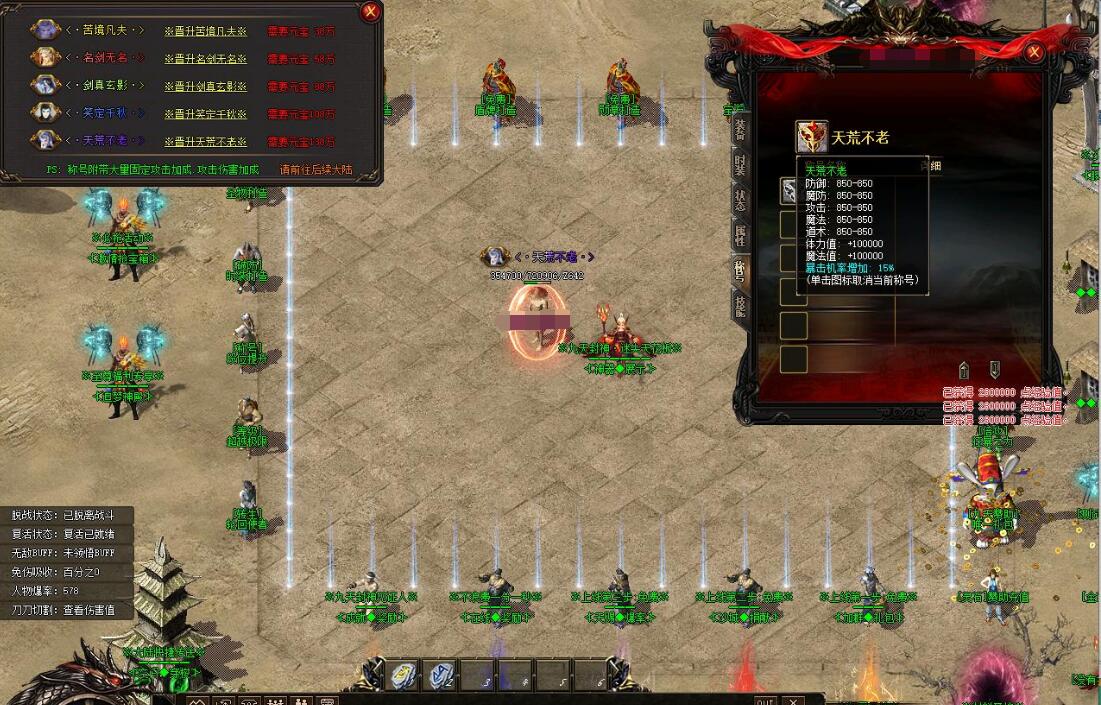Image resolution: width=1101 pixels, height=705 pixels.
Task: Select the 晋升苦境凡夫 promotion link
Action: point(205,31)
